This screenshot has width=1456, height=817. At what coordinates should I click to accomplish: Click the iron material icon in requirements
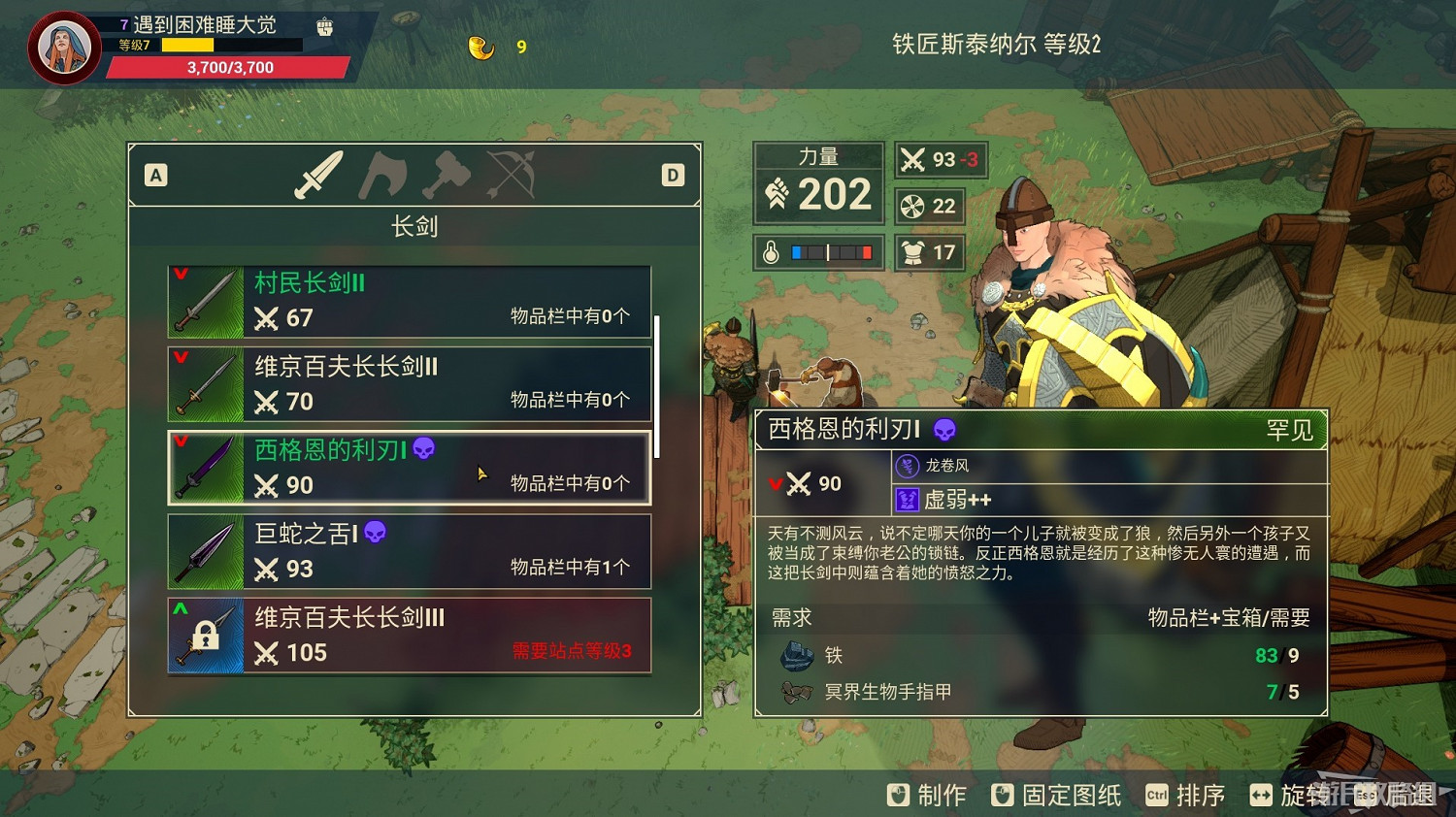(796, 656)
